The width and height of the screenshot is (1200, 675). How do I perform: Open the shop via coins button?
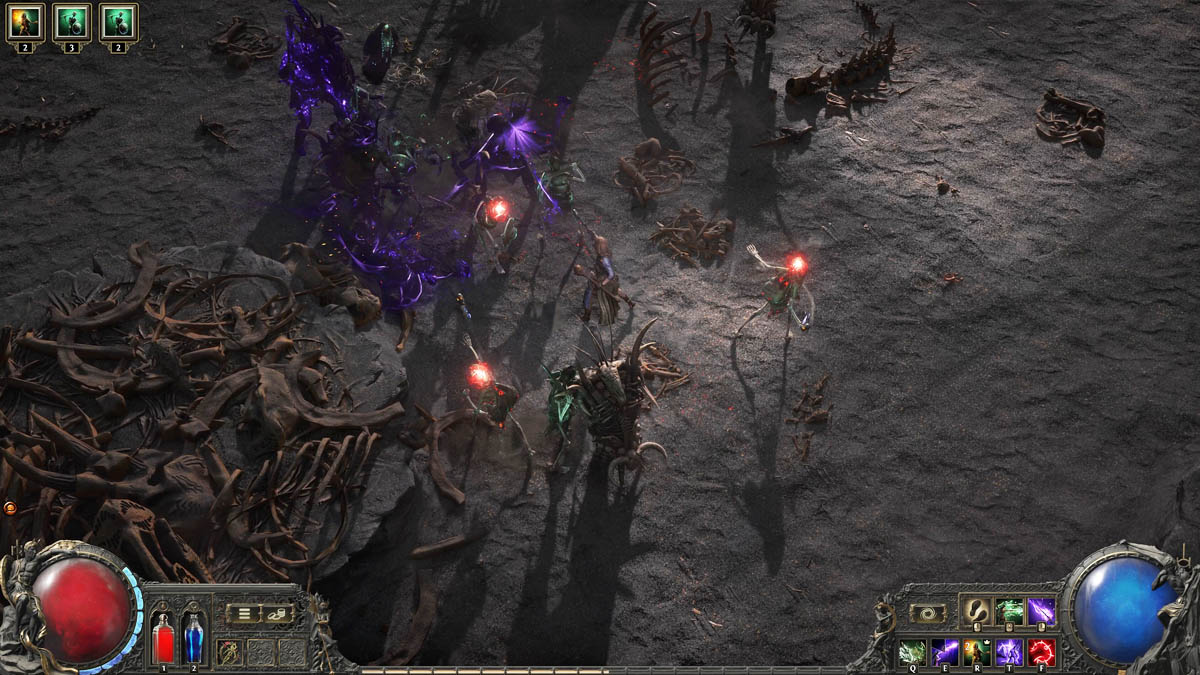pyautogui.click(x=277, y=614)
